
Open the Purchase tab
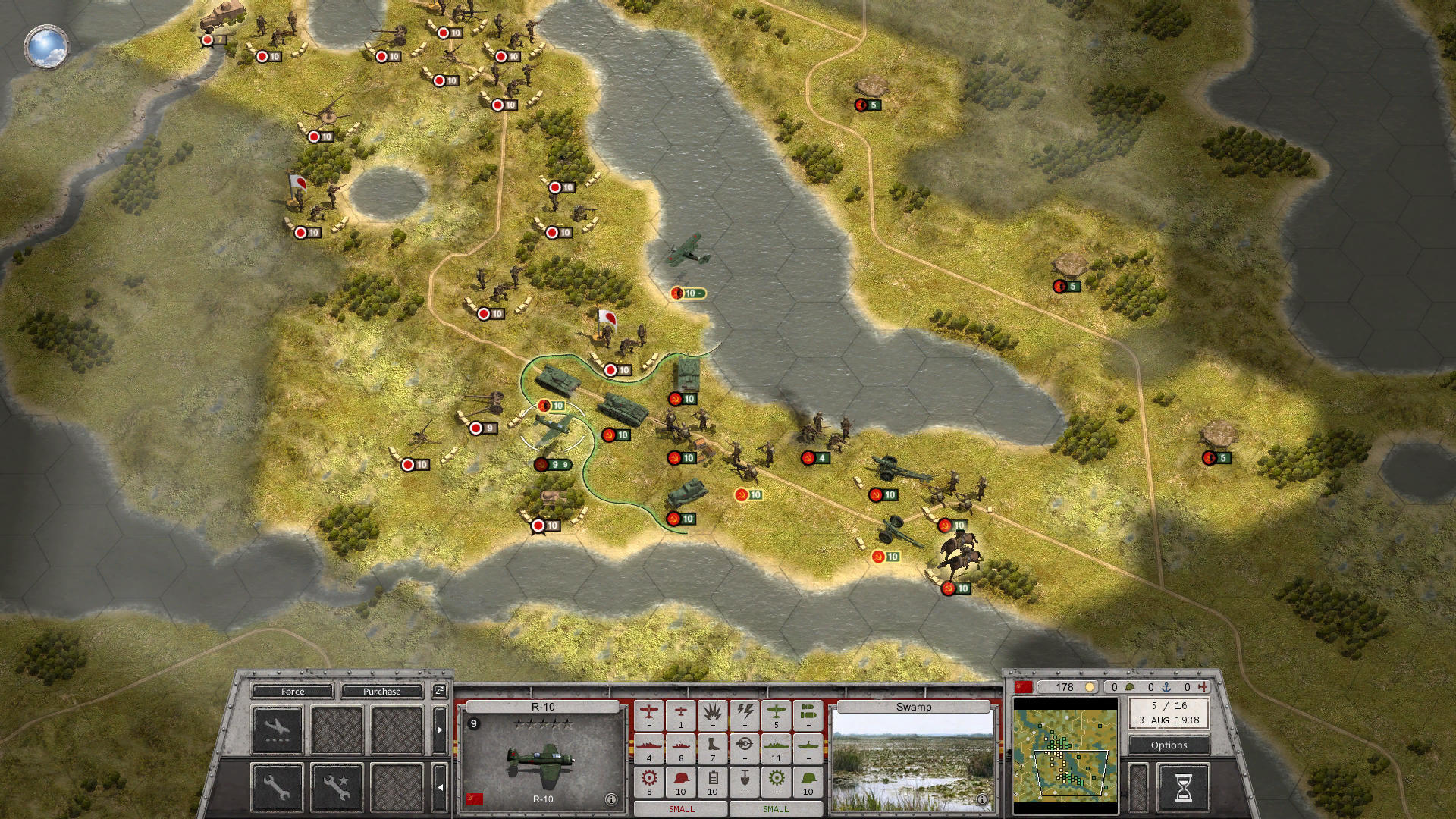pos(381,692)
